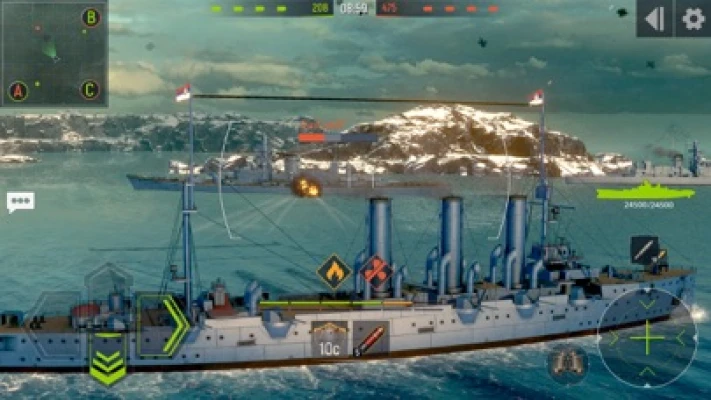Image resolution: width=711 pixels, height=400 pixels.
Task: Select capture point B on the minimap
Action: point(91,17)
